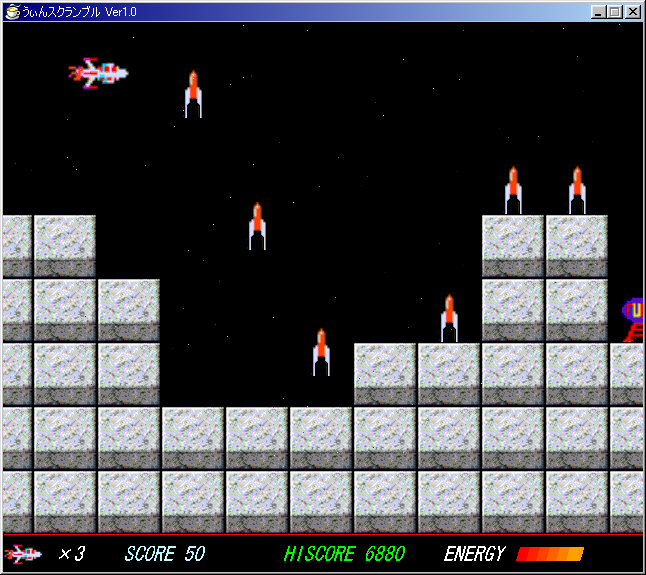
Task: Close the game window
Action: (x=633, y=12)
